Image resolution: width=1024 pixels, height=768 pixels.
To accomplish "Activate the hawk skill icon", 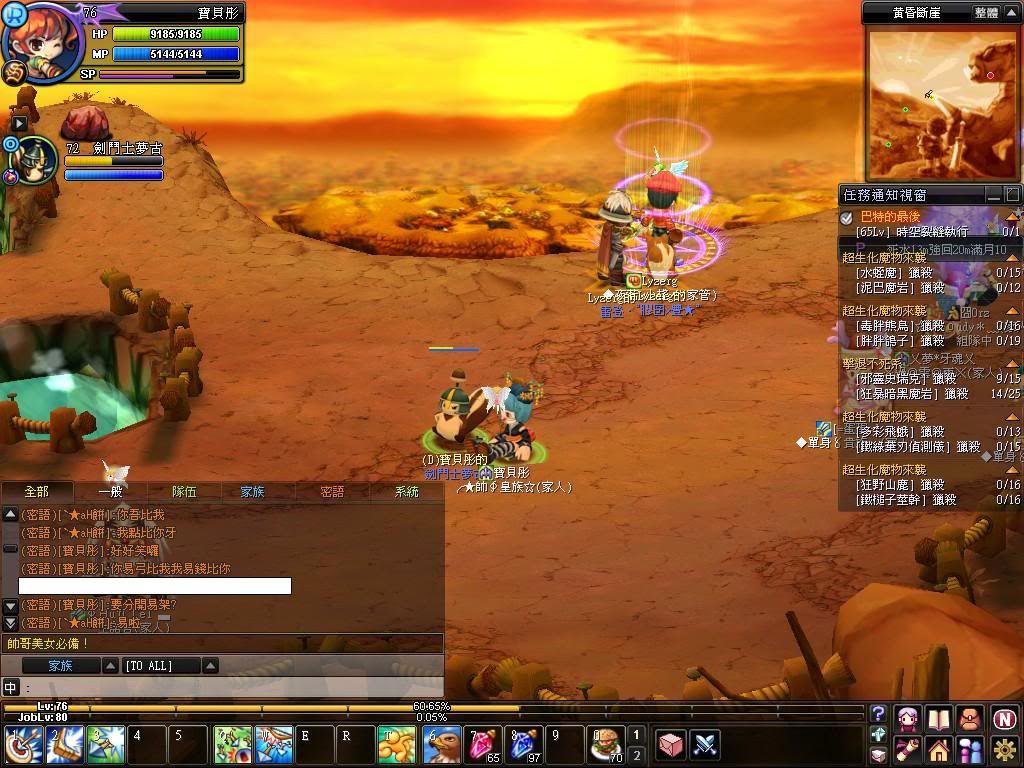I will pos(443,745).
